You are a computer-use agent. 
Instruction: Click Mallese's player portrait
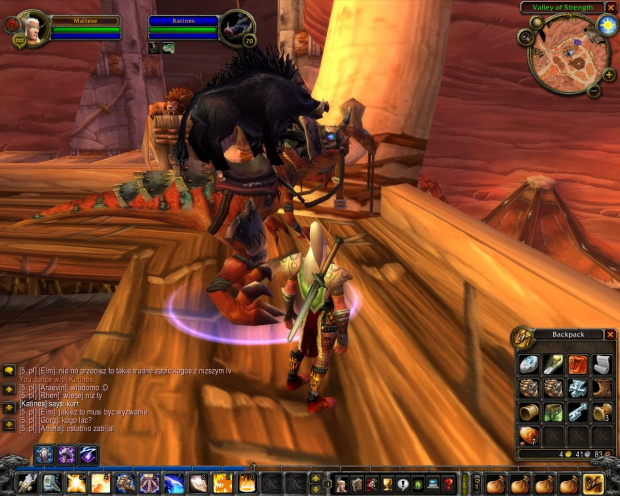30,26
